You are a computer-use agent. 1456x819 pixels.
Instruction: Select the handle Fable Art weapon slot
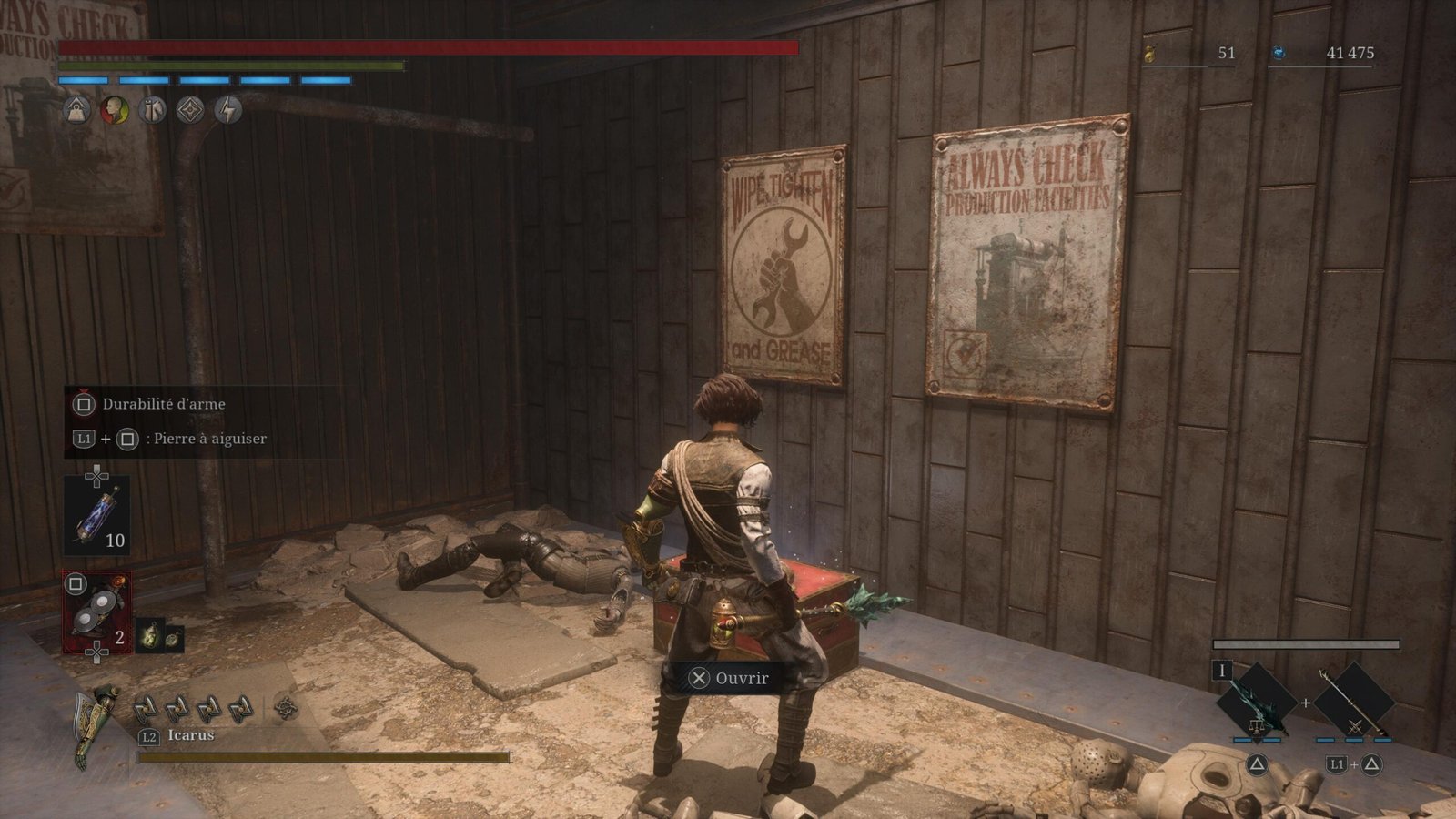point(1354,703)
